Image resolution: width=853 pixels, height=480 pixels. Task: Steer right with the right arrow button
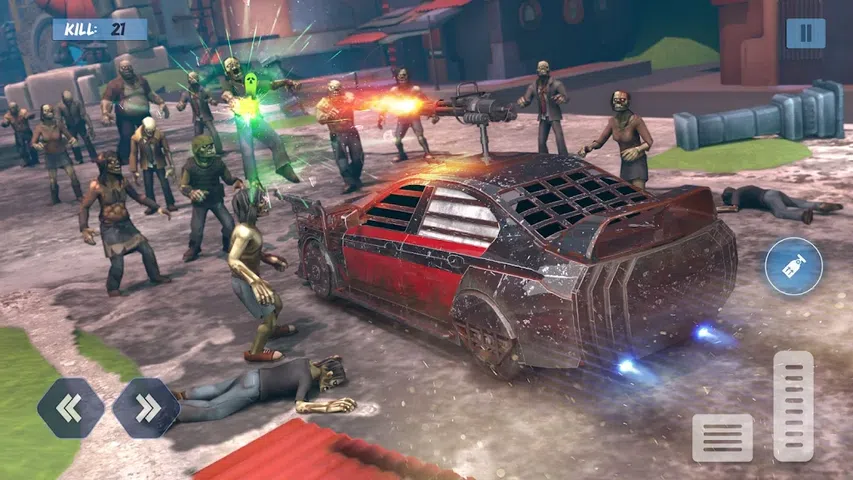tap(145, 408)
